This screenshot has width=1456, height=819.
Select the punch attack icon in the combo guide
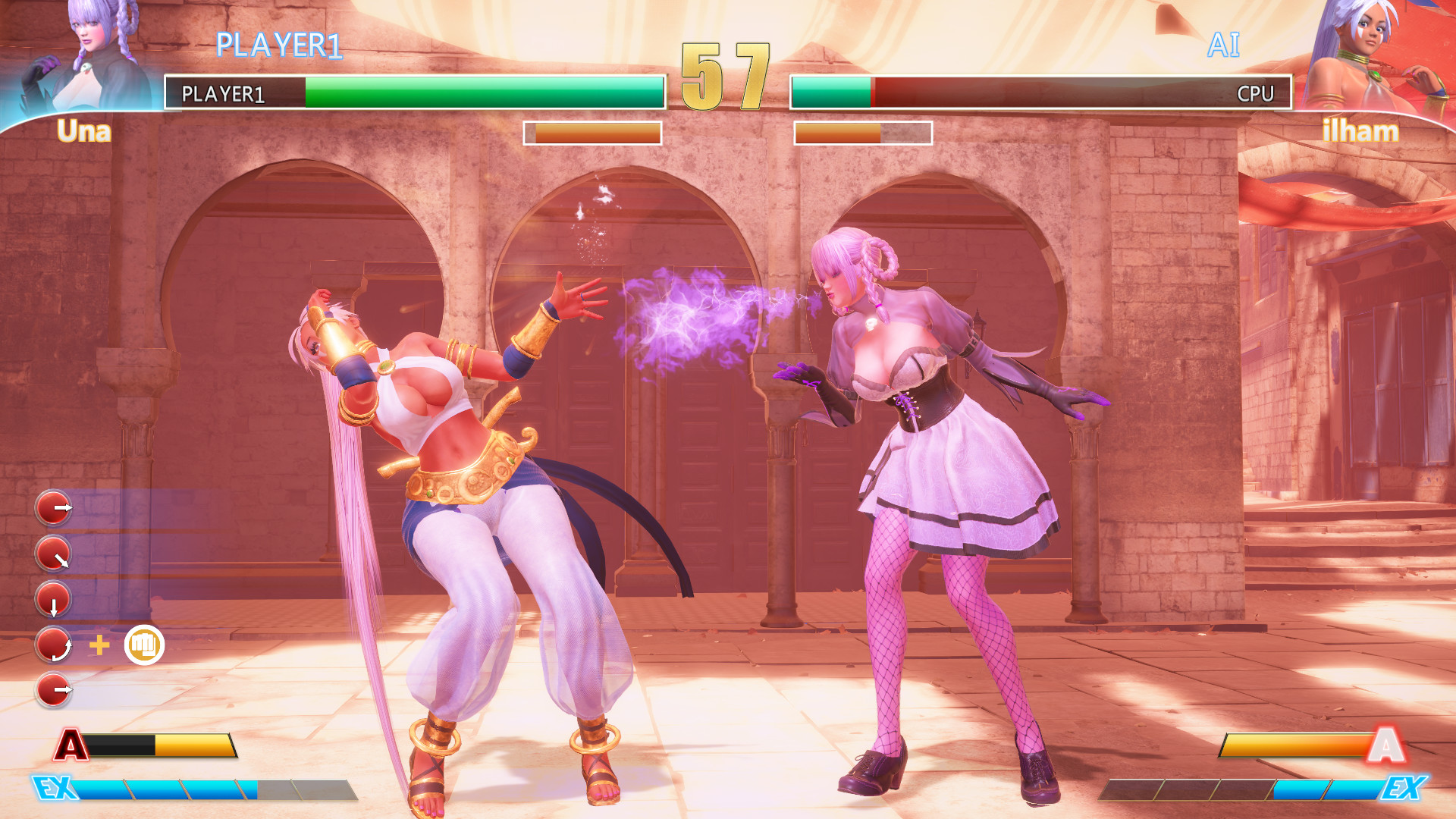point(146,645)
